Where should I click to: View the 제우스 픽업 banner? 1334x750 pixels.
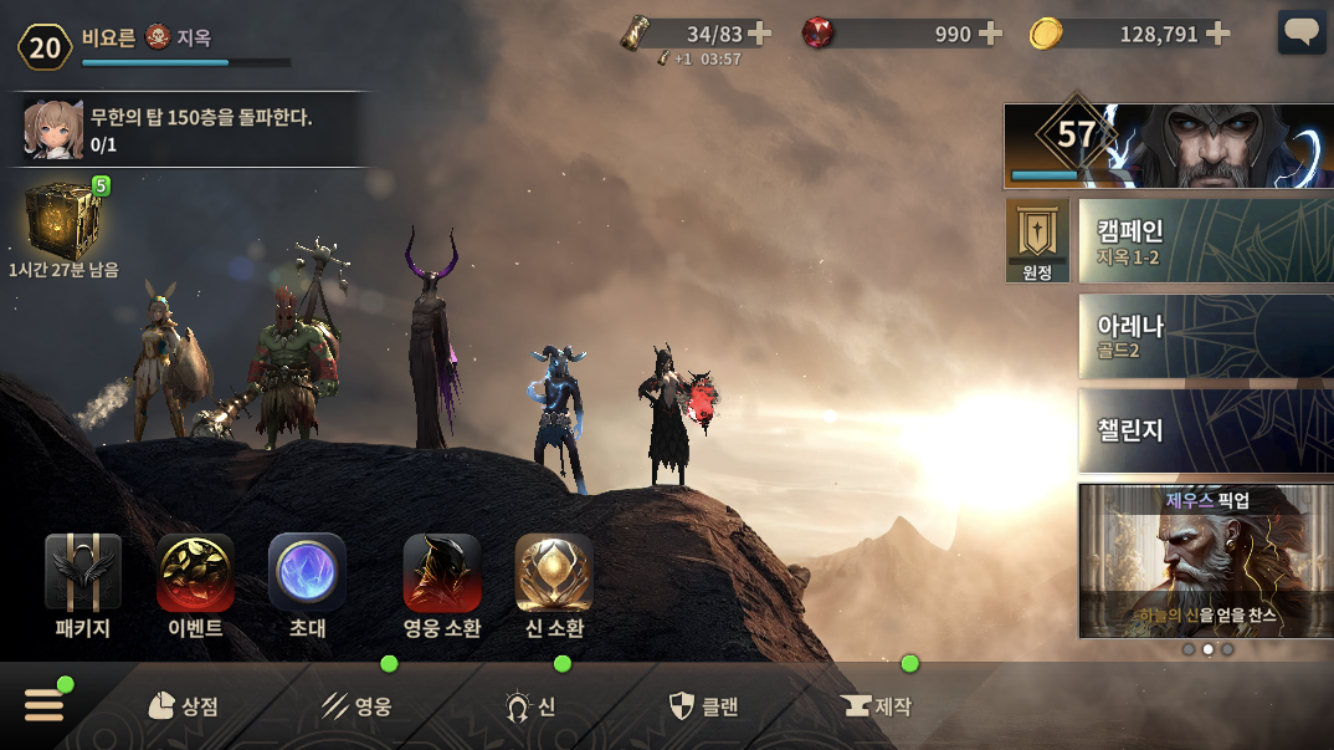tap(1205, 561)
